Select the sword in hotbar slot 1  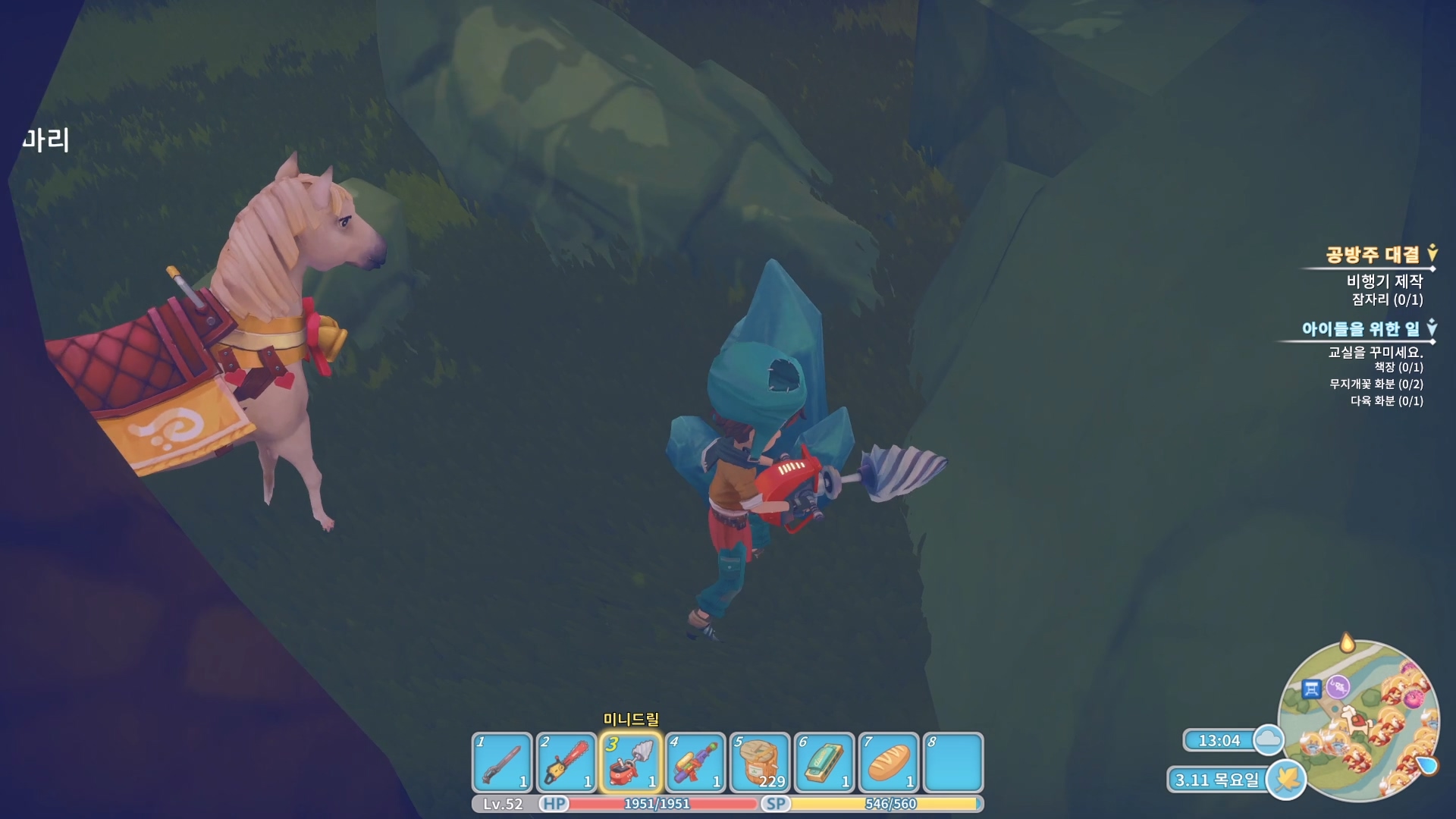pos(501,762)
